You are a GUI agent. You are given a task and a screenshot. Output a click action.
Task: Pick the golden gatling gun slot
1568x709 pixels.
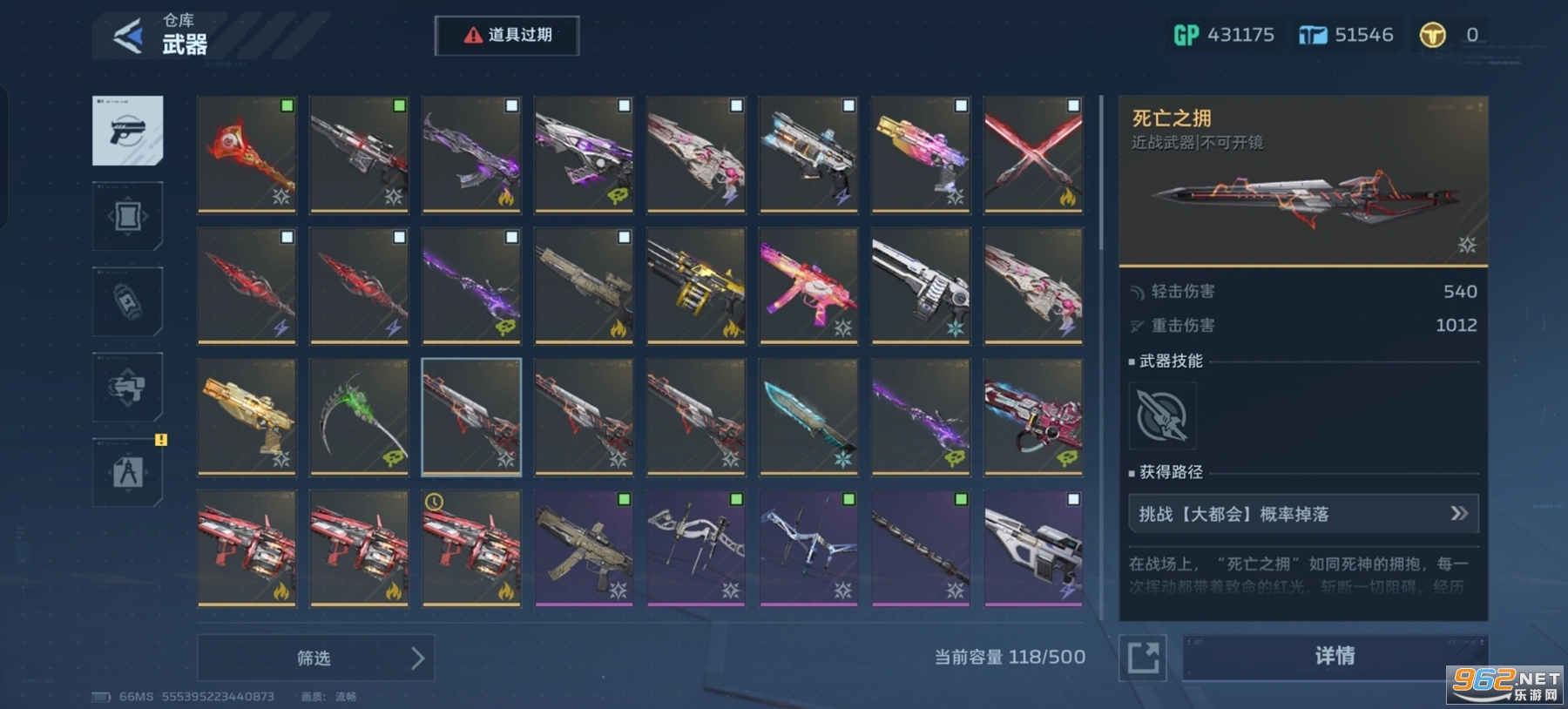[696, 285]
